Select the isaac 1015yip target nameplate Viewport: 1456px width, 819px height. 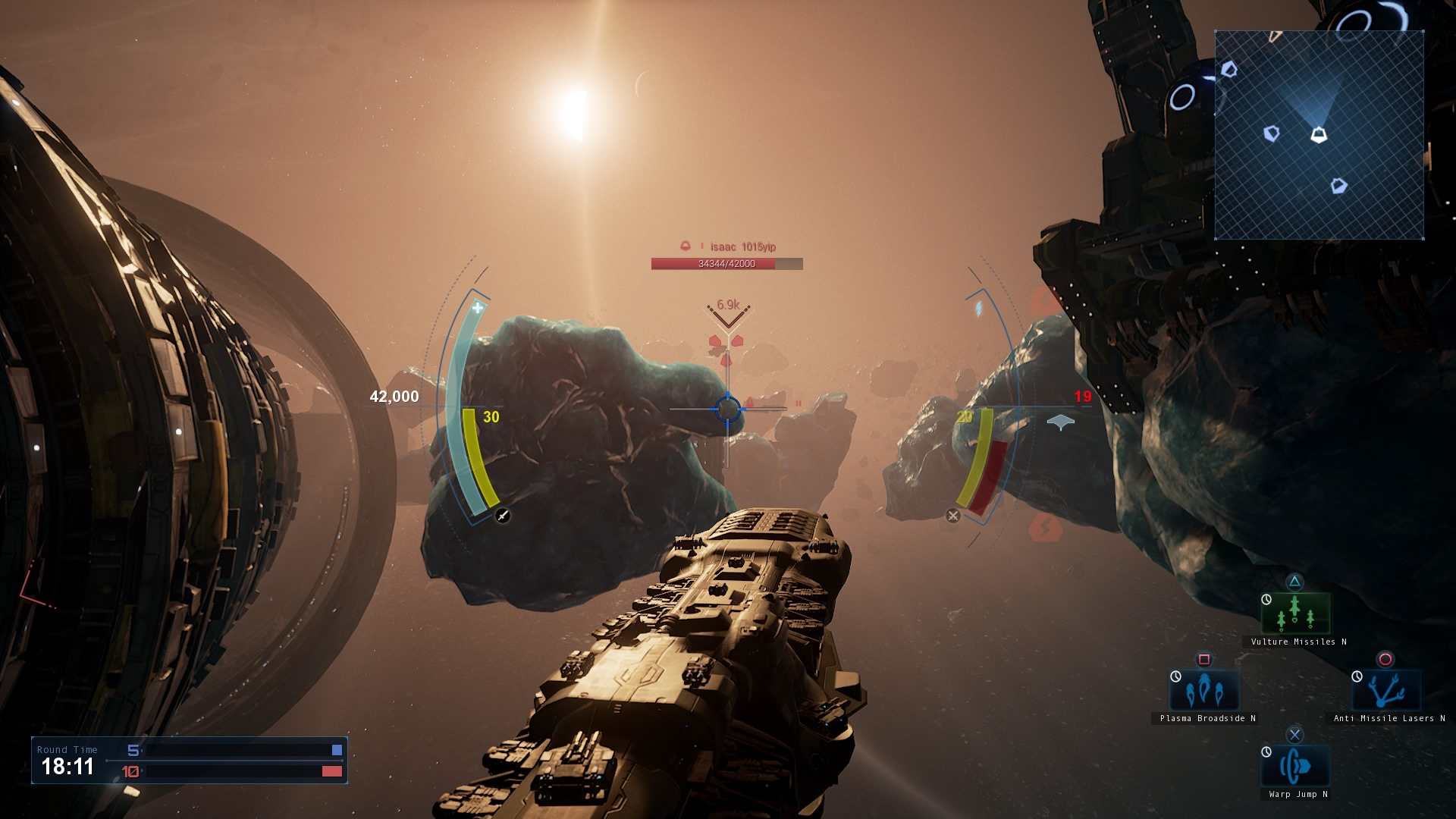click(x=742, y=247)
